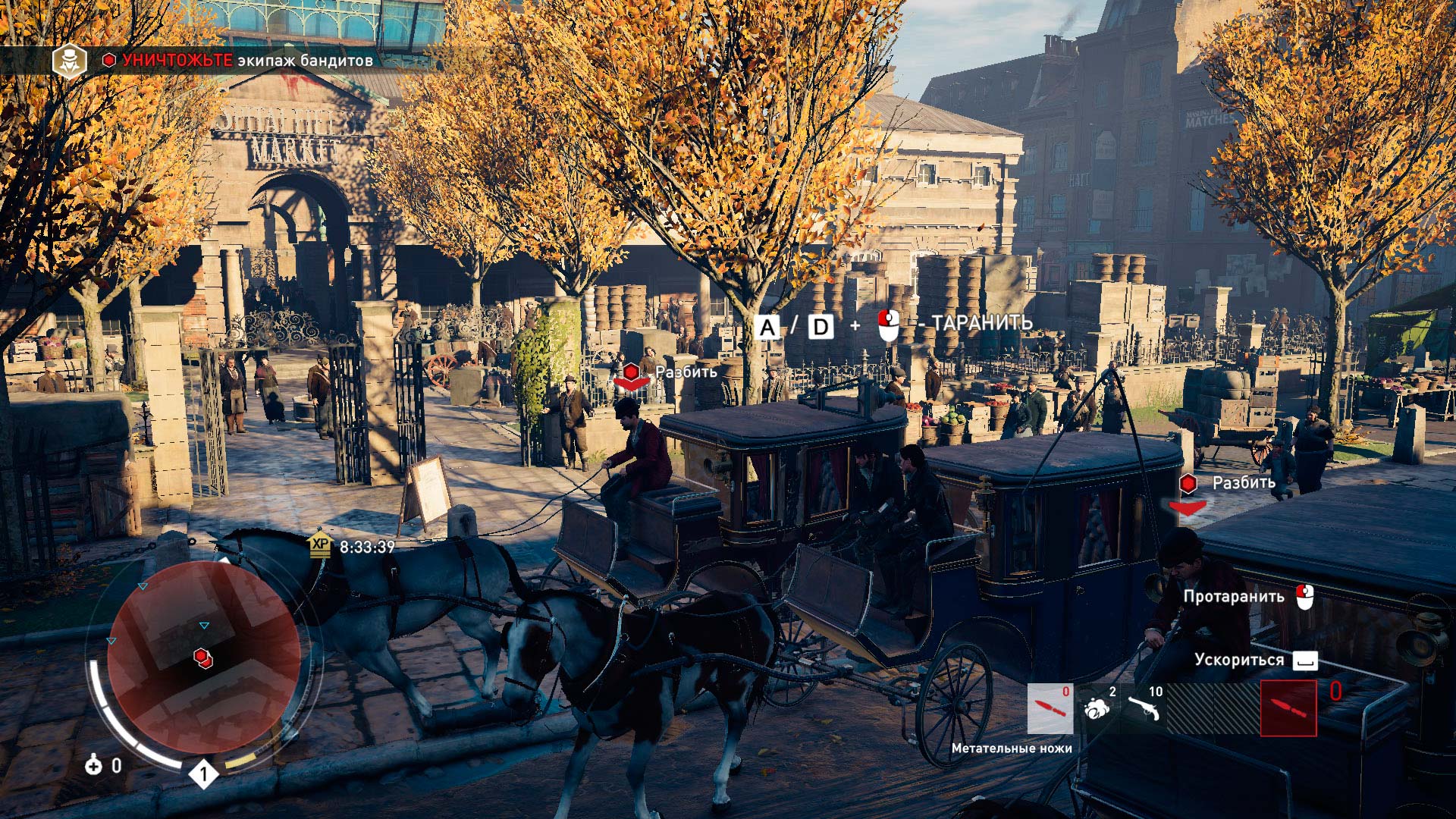1456x819 pixels.
Task: Click the equipped throwing knife red tile
Action: 1288,708
